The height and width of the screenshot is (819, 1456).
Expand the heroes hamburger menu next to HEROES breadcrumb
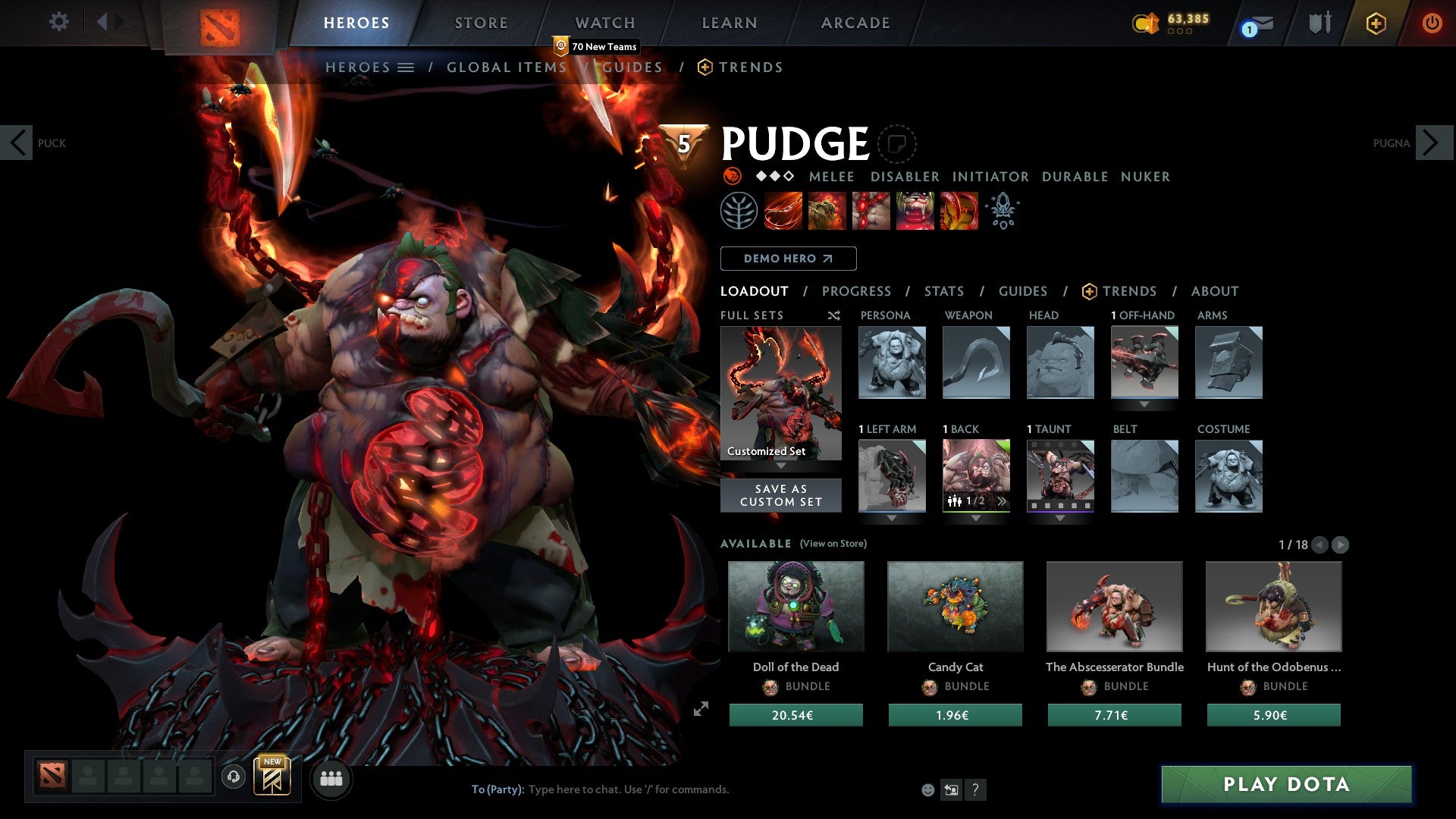coord(406,67)
